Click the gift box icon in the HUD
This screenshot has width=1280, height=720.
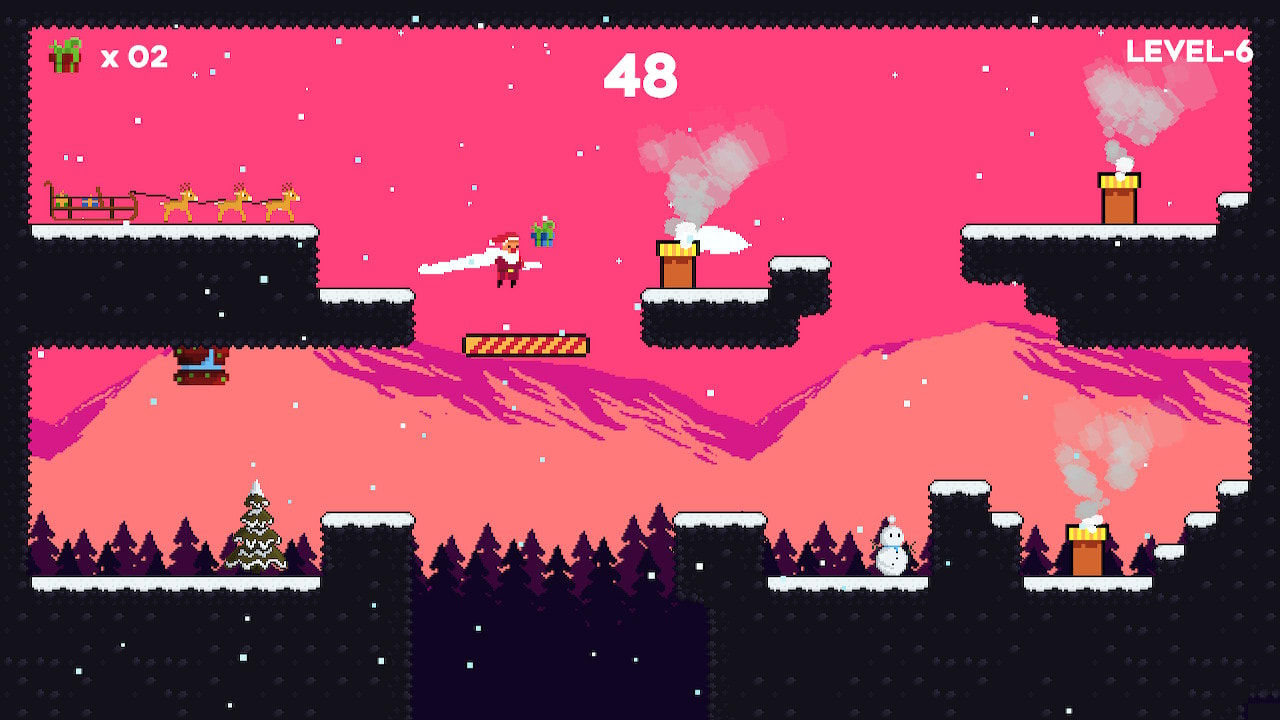tap(63, 57)
